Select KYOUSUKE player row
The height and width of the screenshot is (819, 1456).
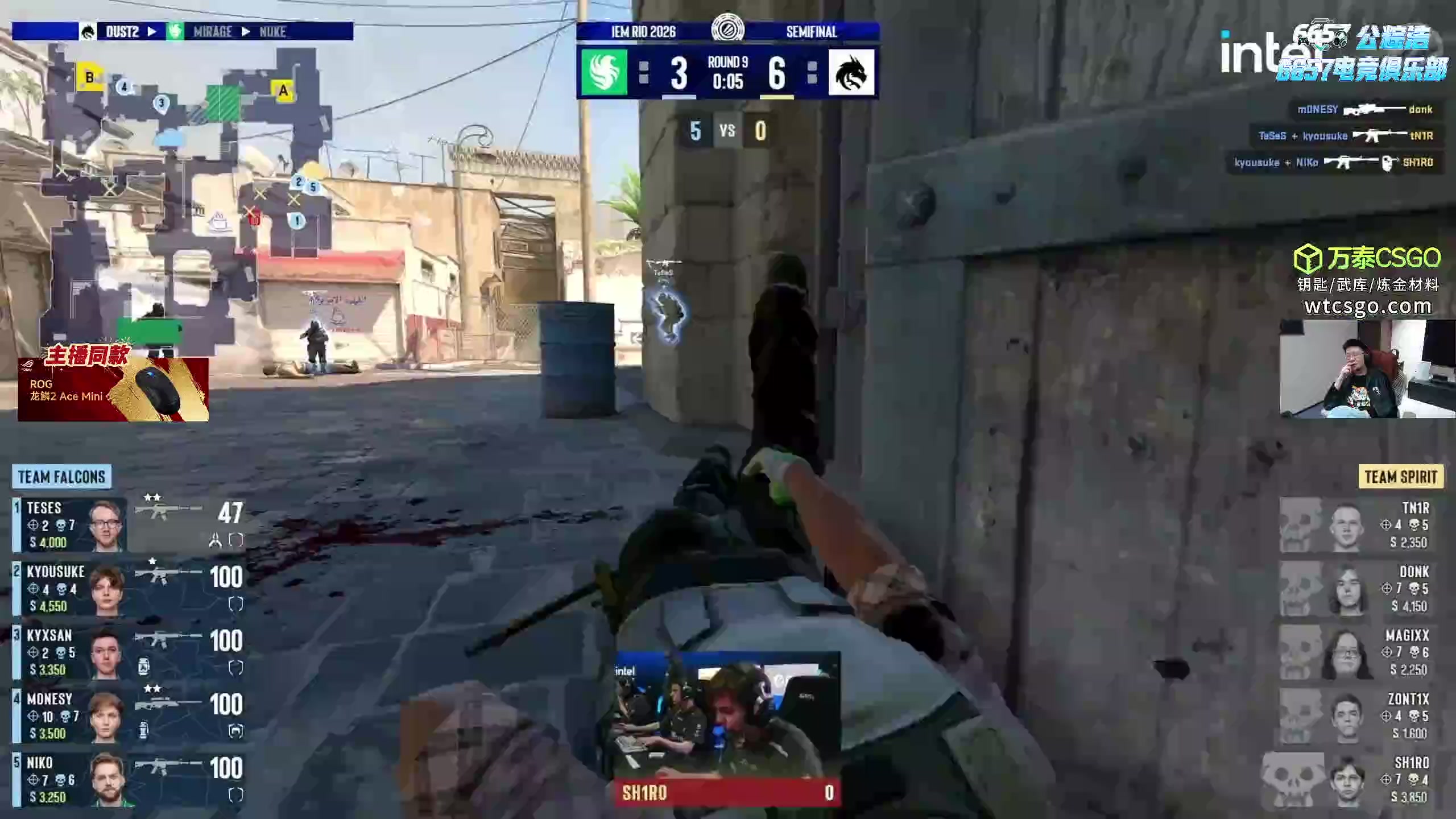coord(129,588)
